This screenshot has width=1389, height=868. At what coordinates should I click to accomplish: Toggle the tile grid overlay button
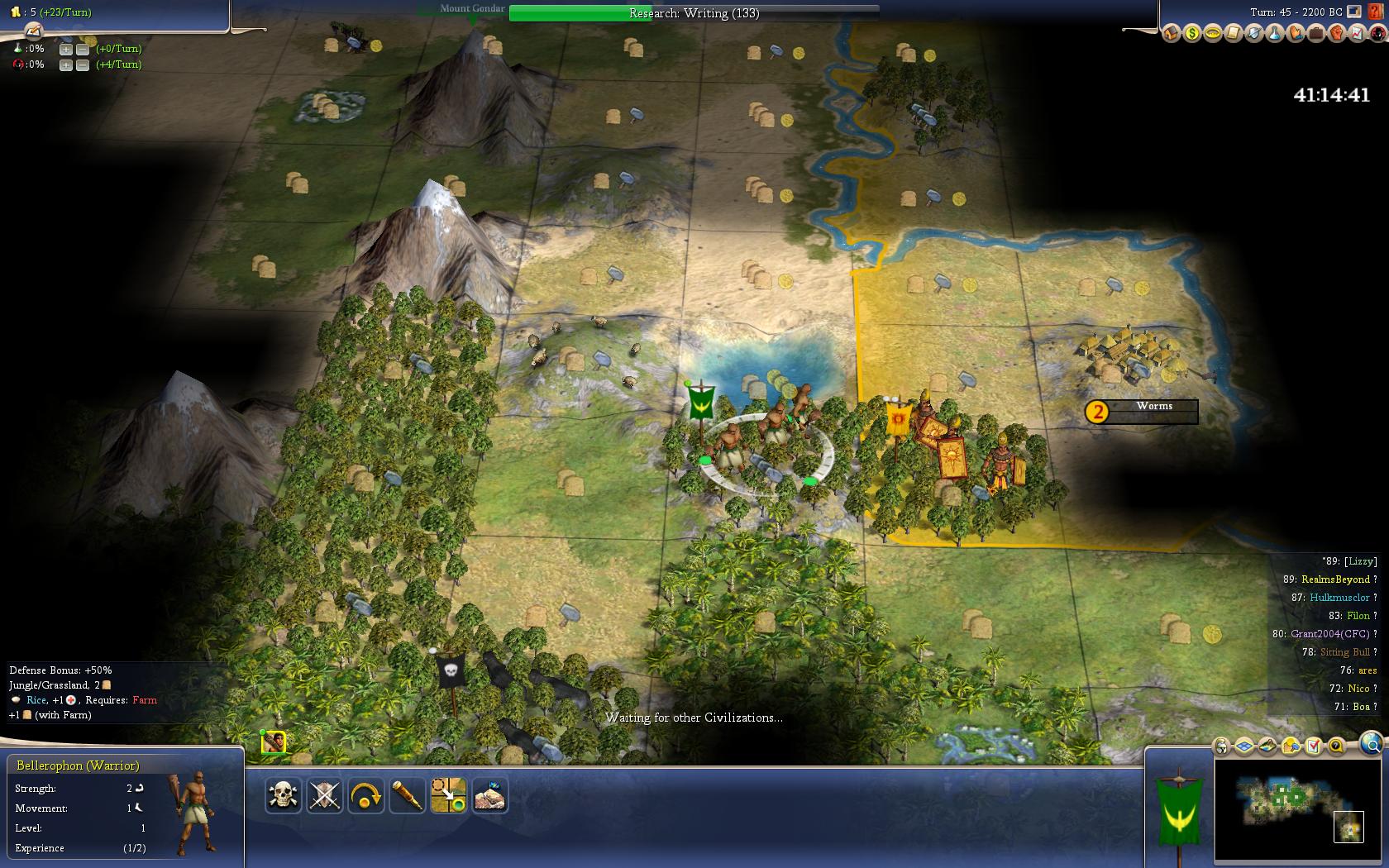(x=1244, y=746)
